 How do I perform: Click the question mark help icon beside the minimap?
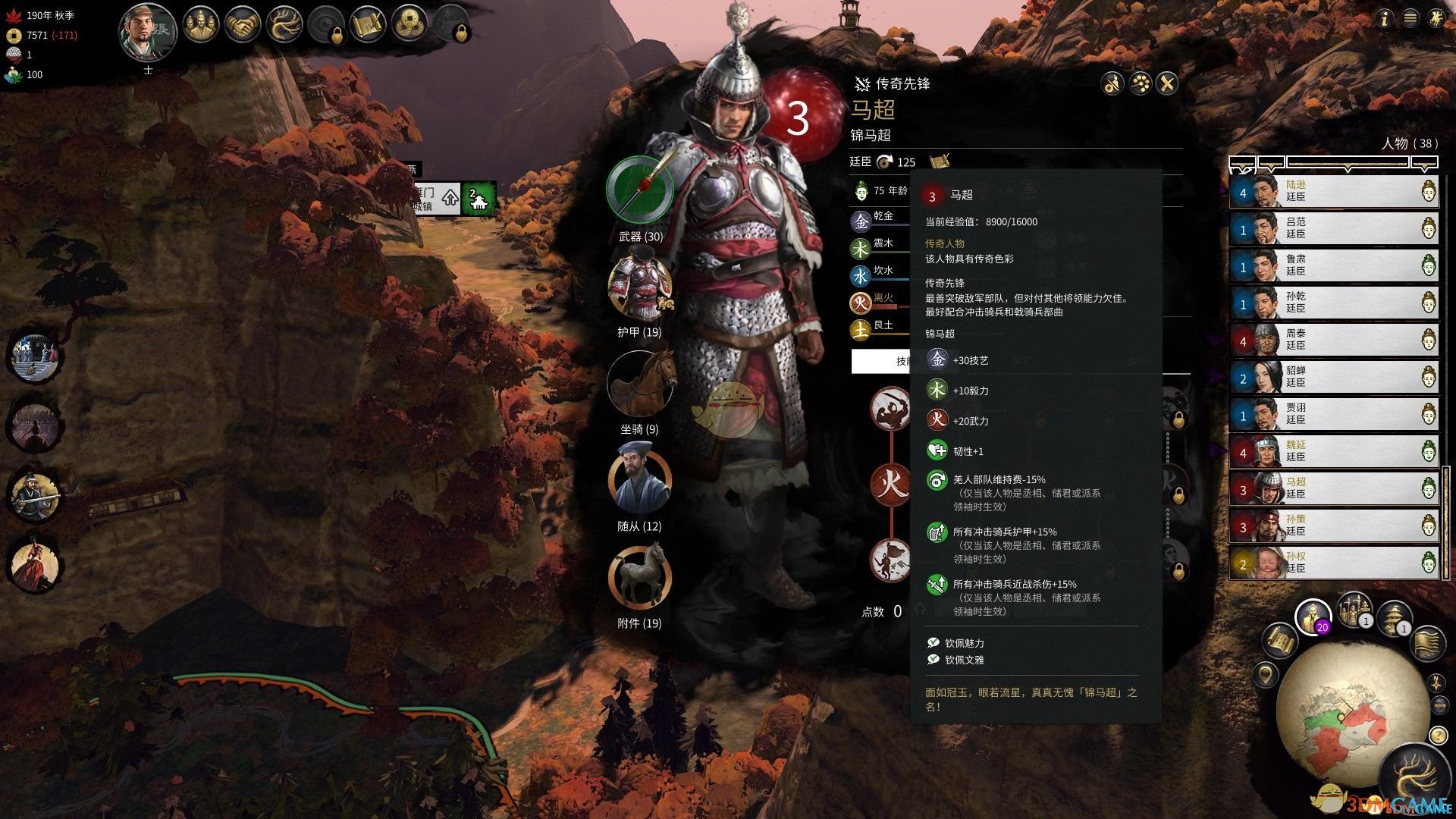pos(1439,735)
